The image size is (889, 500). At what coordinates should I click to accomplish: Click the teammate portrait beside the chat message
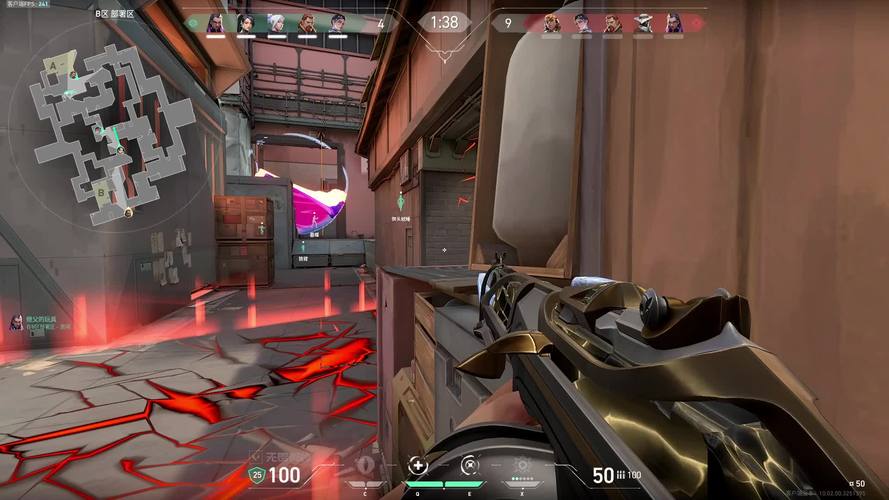(x=16, y=322)
